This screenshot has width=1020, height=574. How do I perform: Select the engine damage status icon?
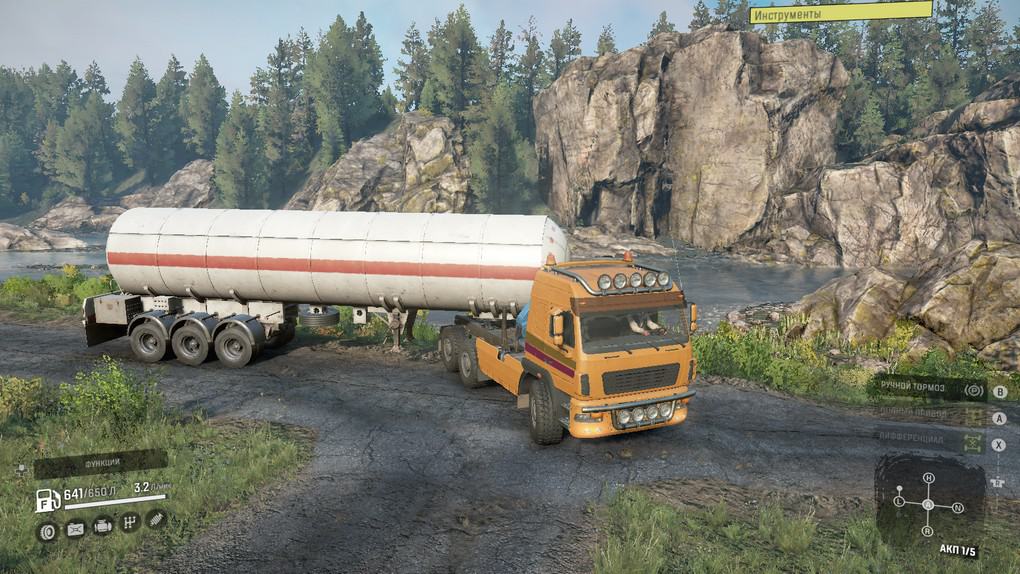coord(102,526)
